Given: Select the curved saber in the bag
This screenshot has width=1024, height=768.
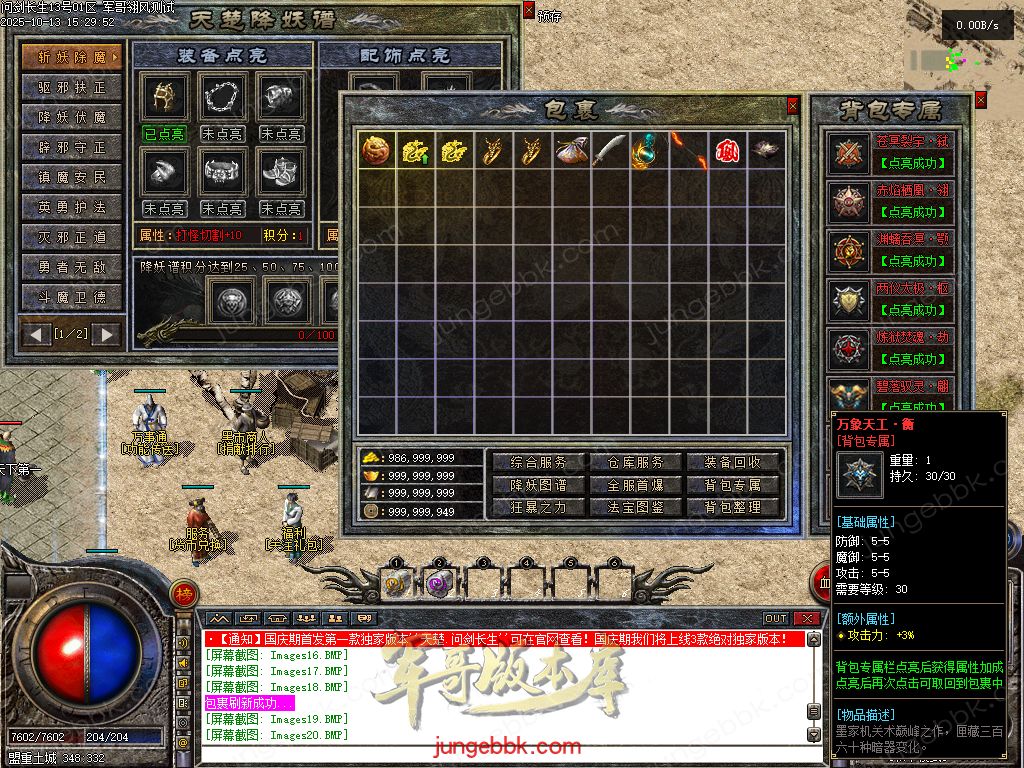Looking at the screenshot, I should tap(609, 150).
